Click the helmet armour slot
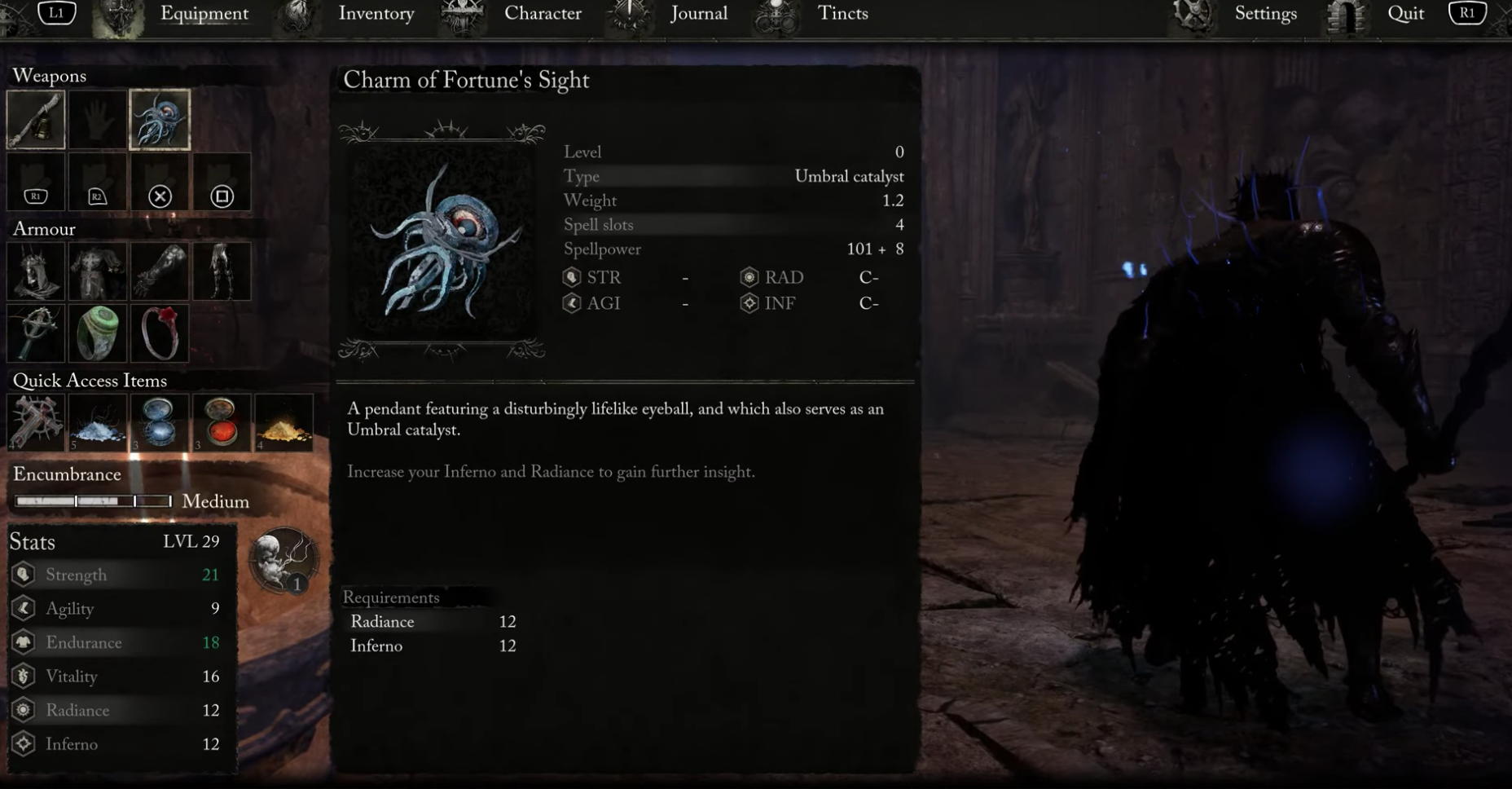 (x=36, y=271)
